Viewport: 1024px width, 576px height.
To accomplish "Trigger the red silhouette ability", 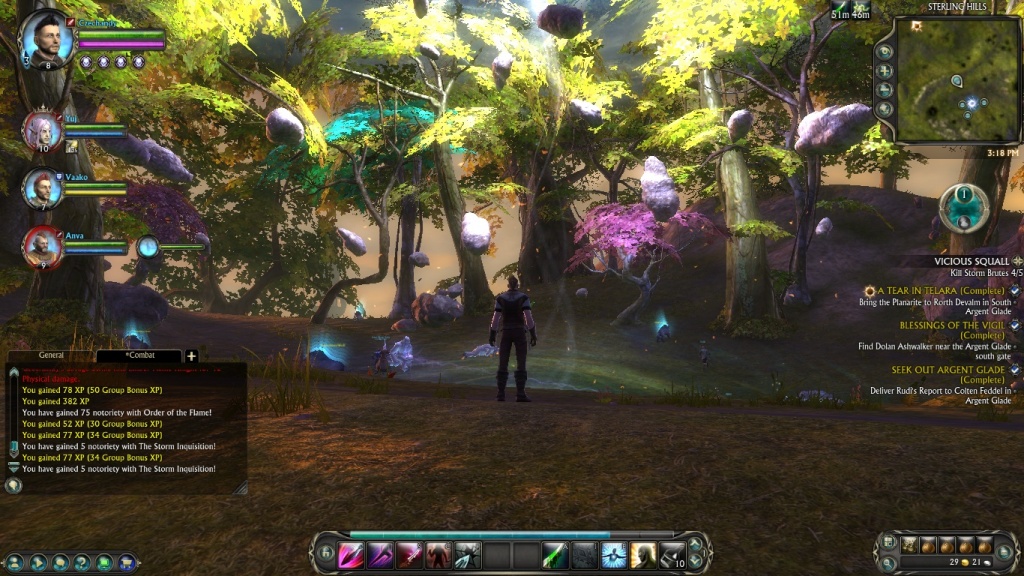I will click(x=438, y=554).
